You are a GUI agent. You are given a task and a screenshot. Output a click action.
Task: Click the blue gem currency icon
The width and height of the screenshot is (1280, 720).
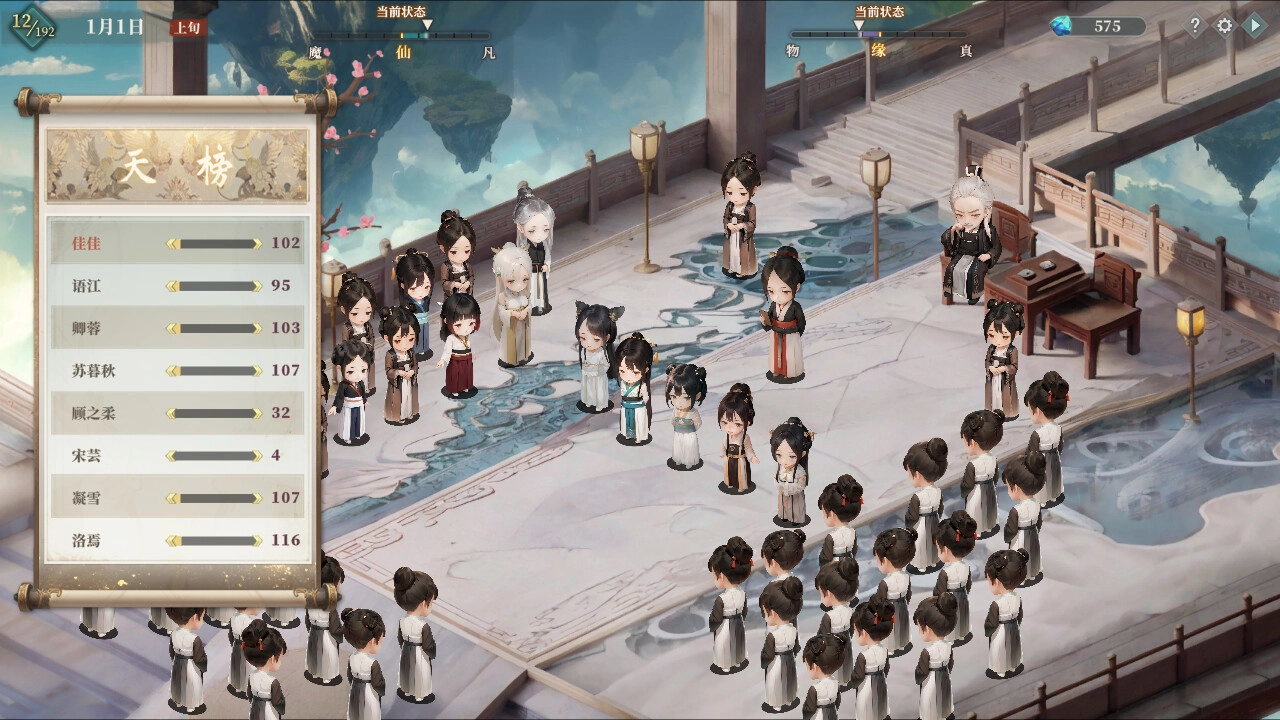coord(1061,27)
